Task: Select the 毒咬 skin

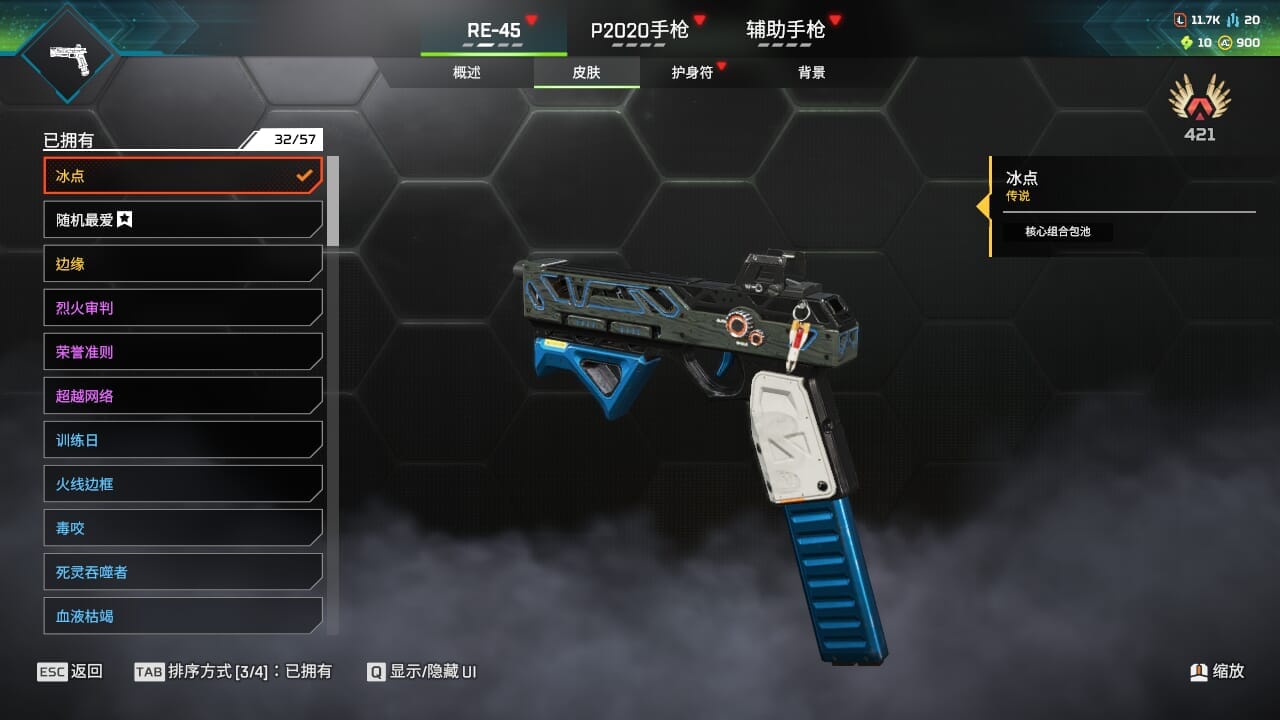Action: pyautogui.click(x=183, y=528)
